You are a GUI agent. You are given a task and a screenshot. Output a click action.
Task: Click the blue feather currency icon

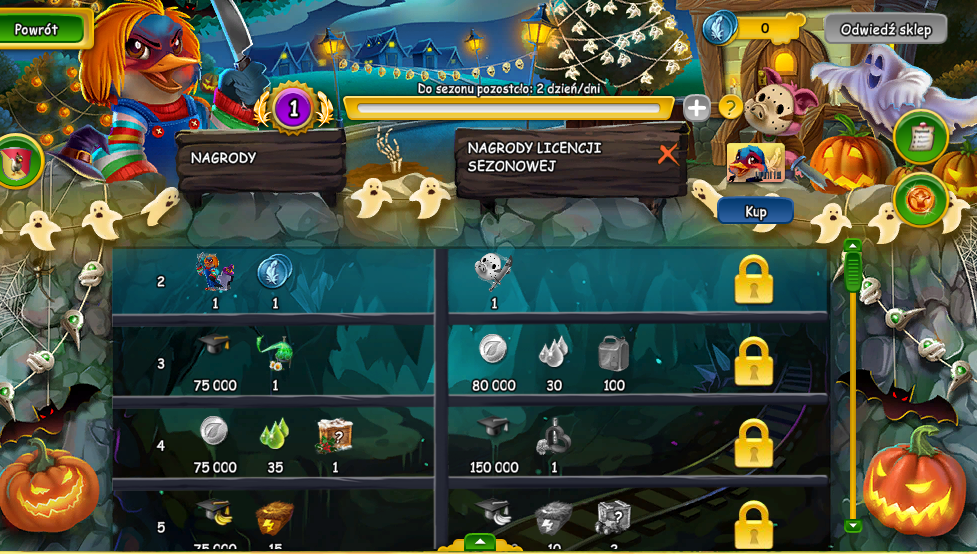pyautogui.click(x=719, y=28)
